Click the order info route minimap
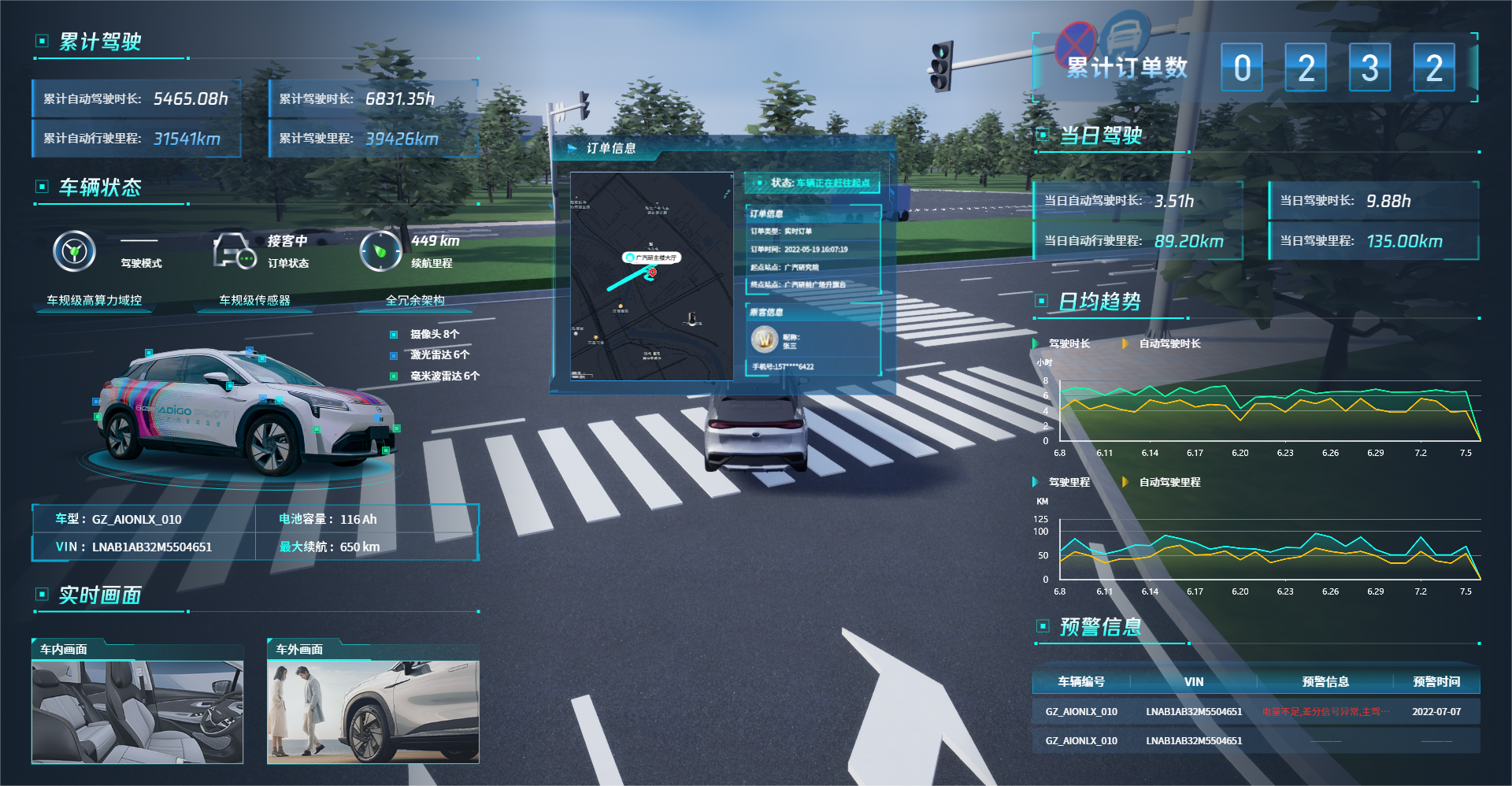Image resolution: width=1512 pixels, height=786 pixels. tap(652, 276)
